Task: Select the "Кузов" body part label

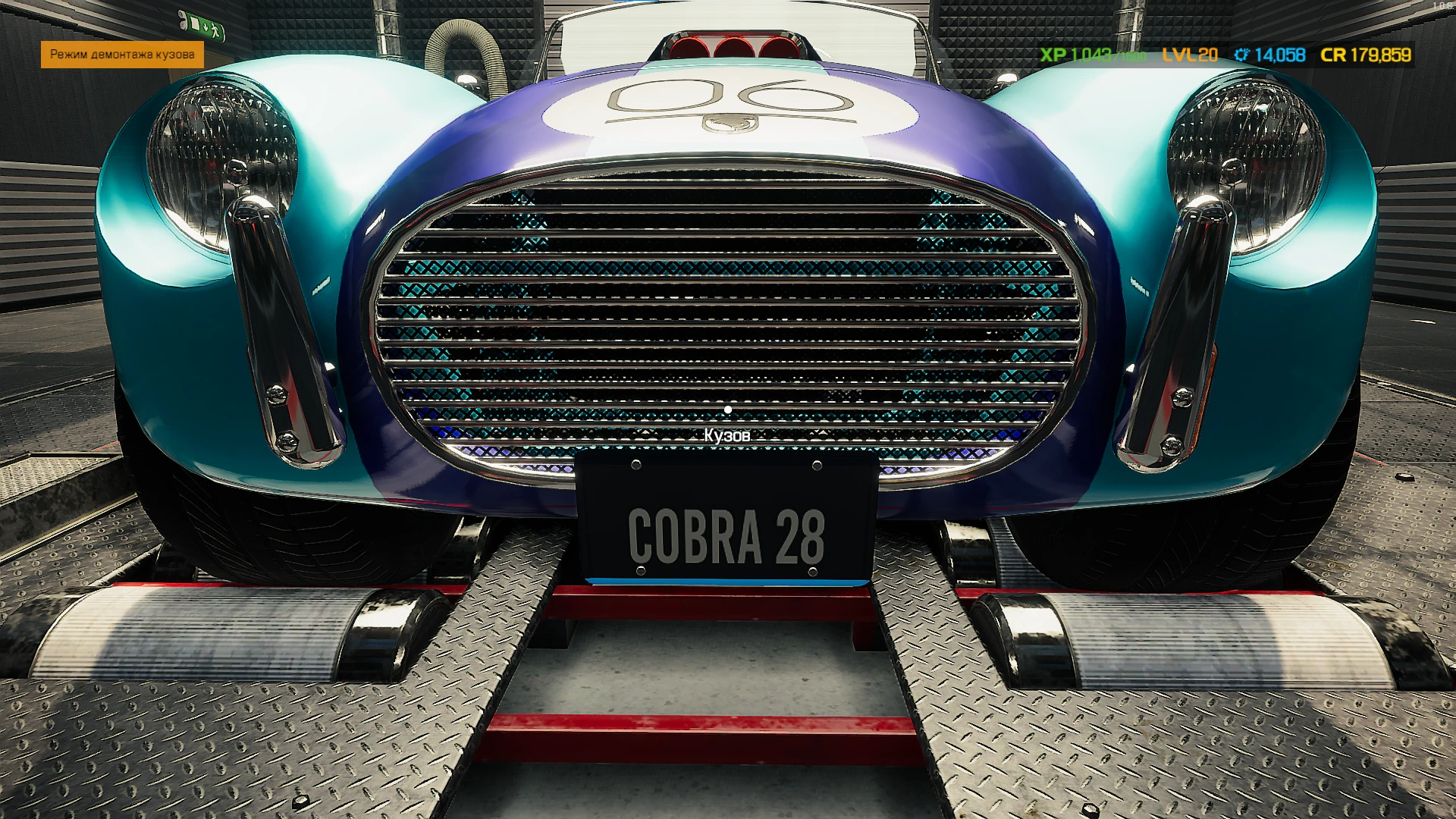Action: [x=726, y=435]
